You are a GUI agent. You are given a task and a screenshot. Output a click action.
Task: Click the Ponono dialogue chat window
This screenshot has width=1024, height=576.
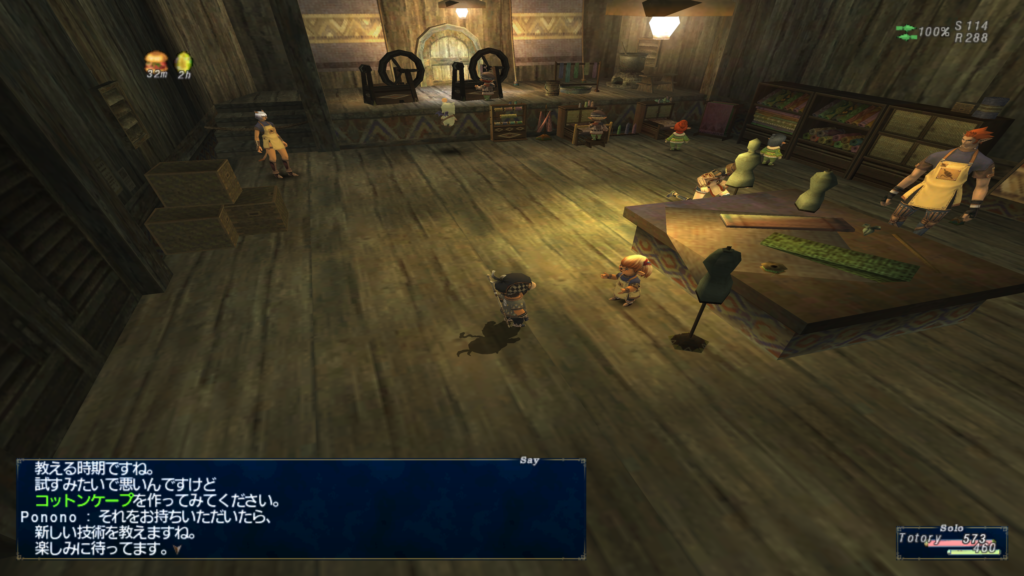300,508
